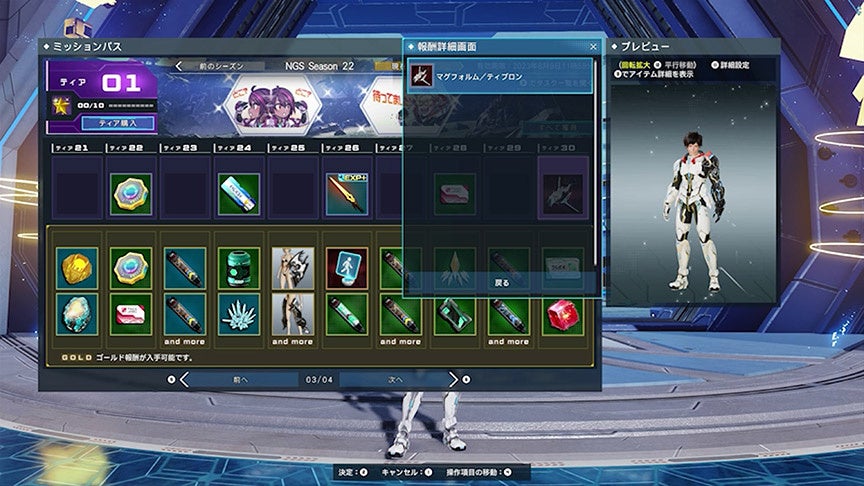The image size is (864, 486).
Task: Choose the pink ticket gold reward
Action: tap(130, 314)
